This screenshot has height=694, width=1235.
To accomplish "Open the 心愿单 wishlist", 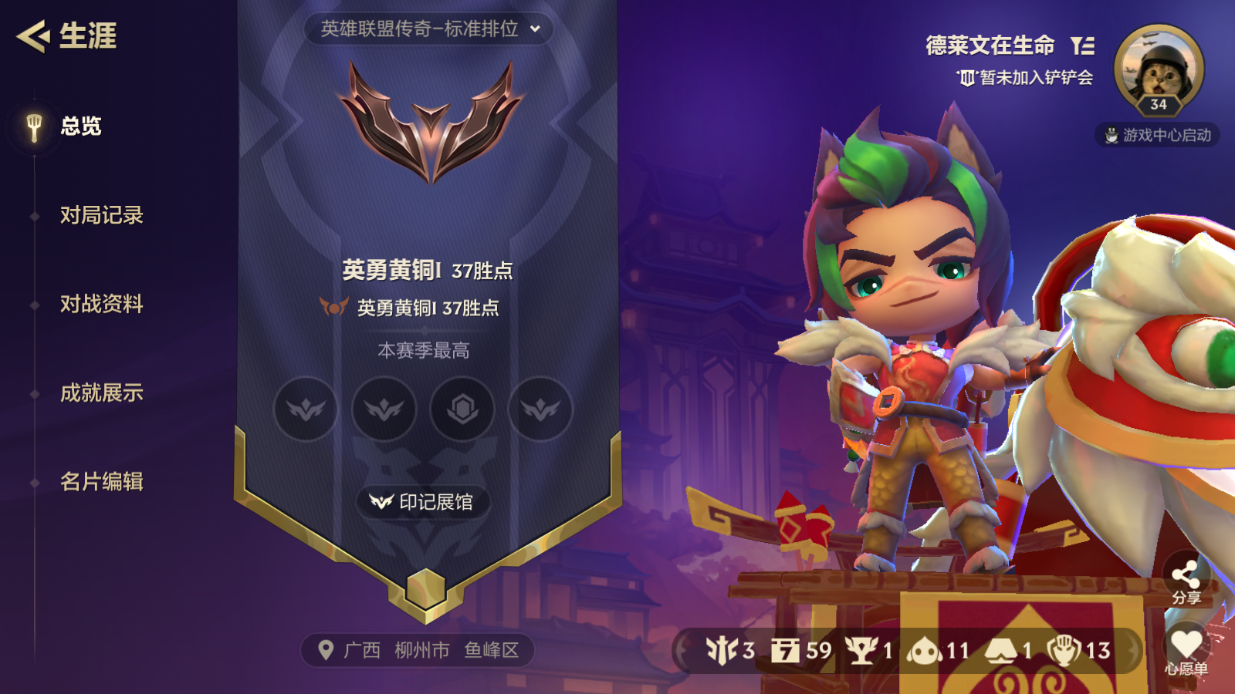I will click(1186, 650).
